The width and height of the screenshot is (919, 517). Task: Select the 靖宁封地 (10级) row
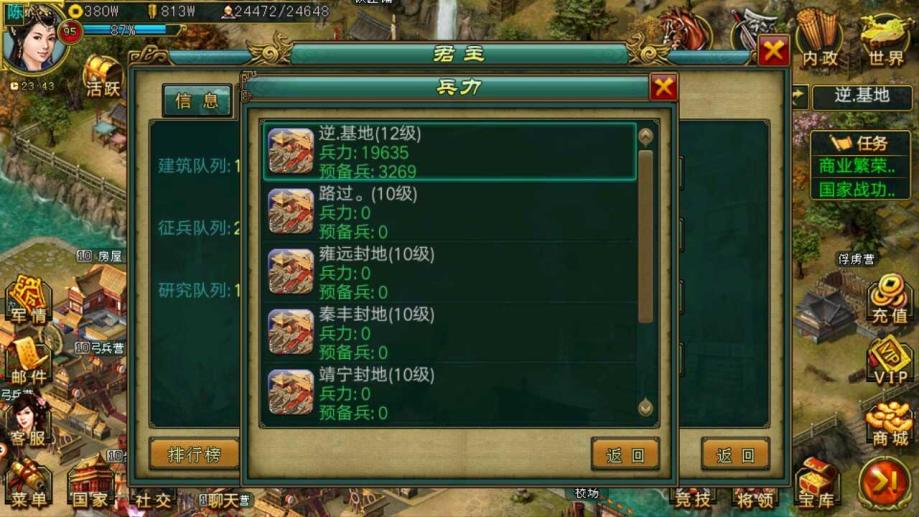click(450, 393)
